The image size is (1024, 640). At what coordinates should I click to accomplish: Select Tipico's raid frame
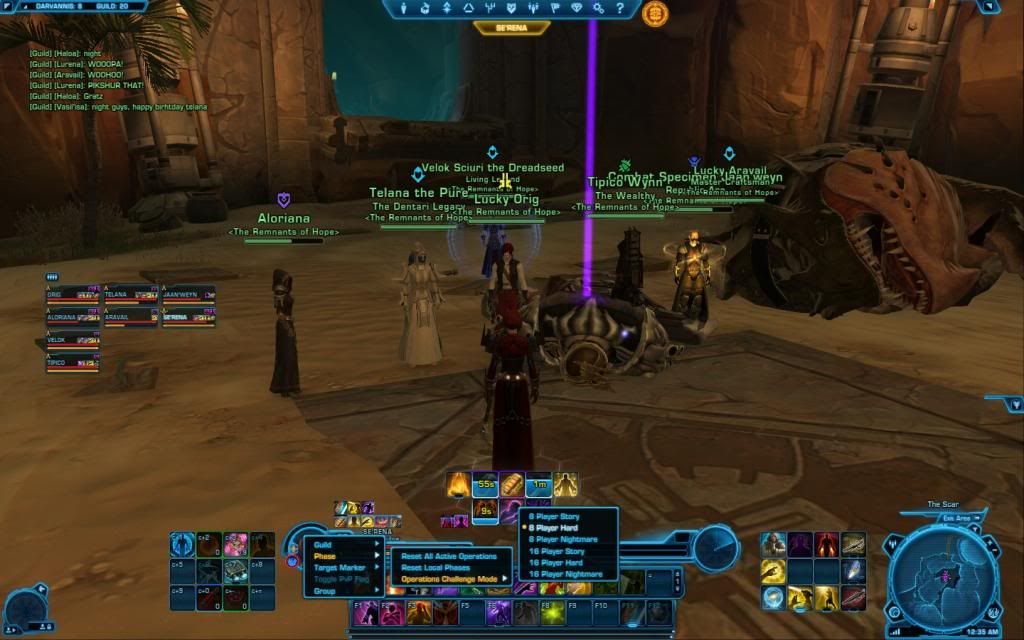[x=73, y=362]
